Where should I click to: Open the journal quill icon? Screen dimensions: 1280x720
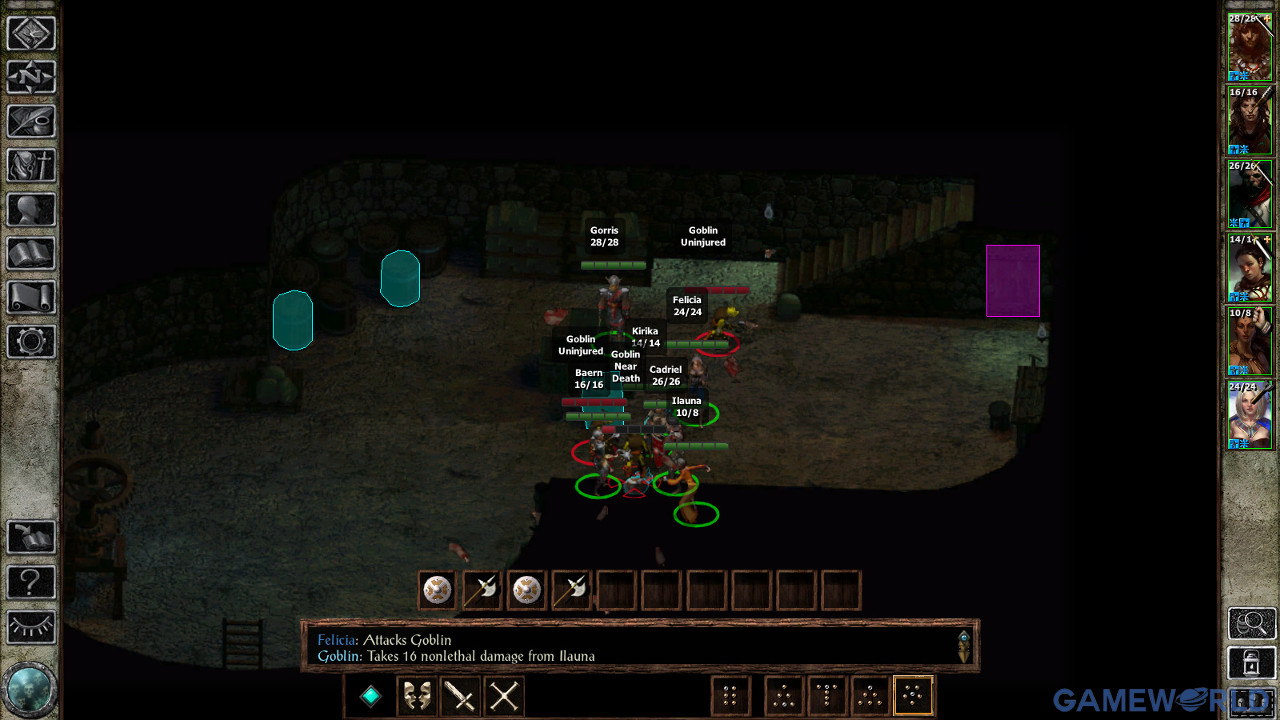[31, 121]
